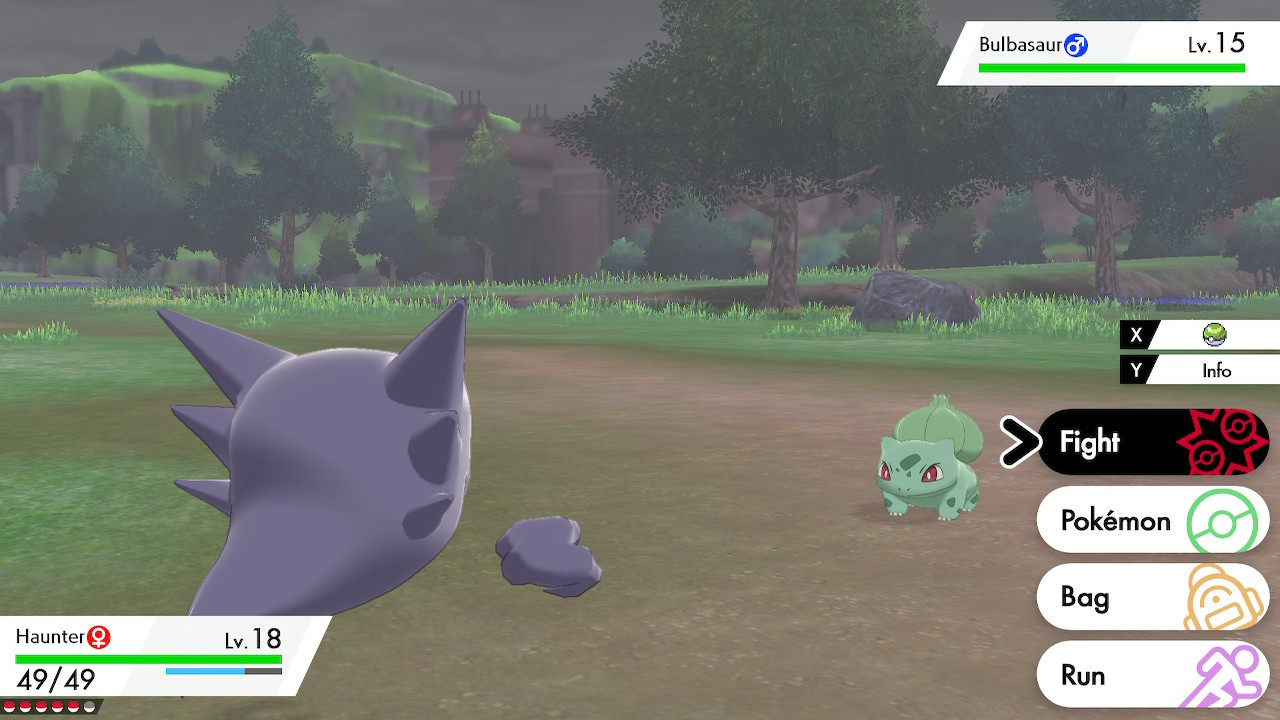The width and height of the screenshot is (1280, 720).
Task: Click Haunter's female gender symbol
Action: click(98, 637)
